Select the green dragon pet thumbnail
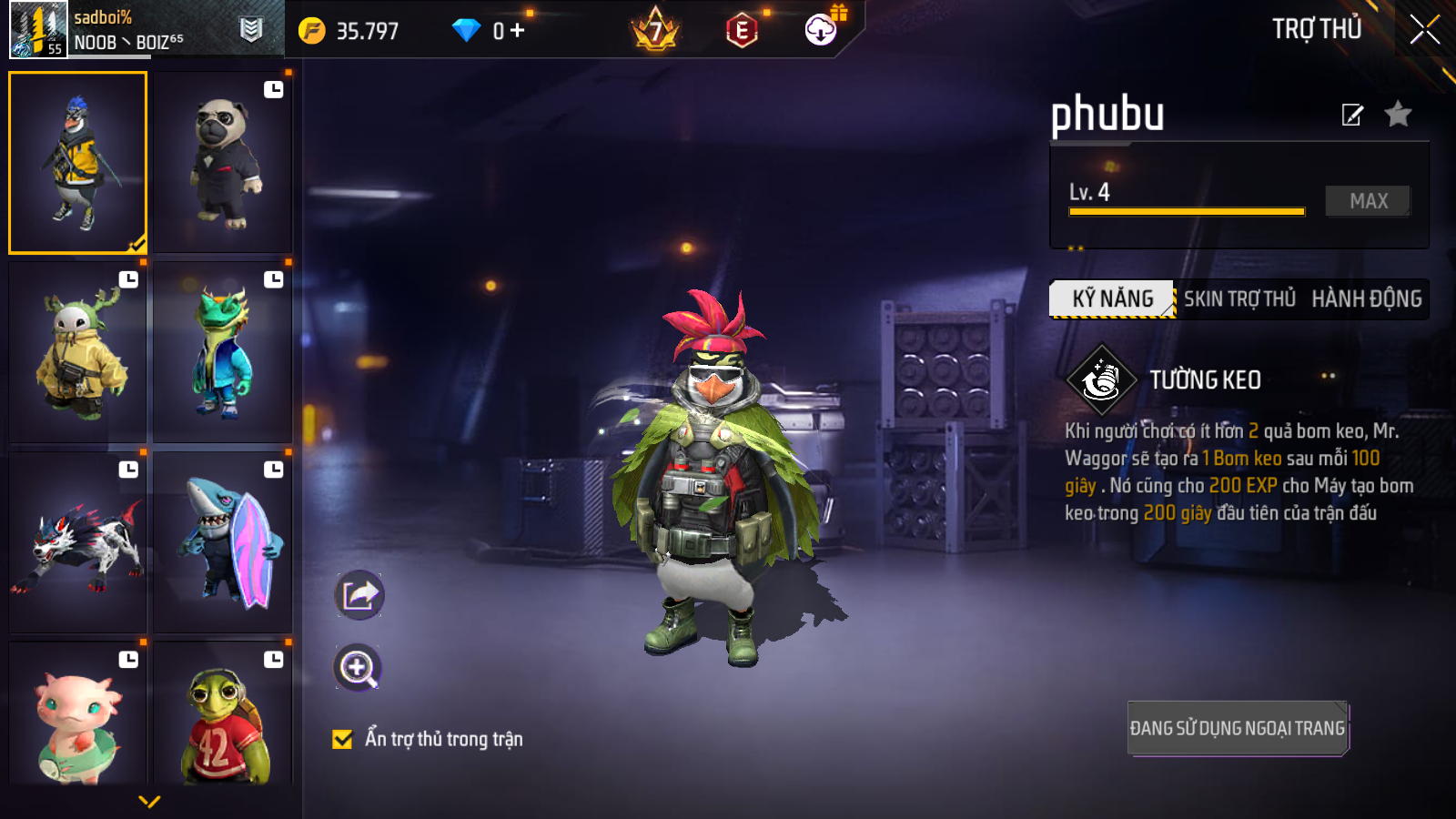Image resolution: width=1456 pixels, height=819 pixels. coord(223,353)
